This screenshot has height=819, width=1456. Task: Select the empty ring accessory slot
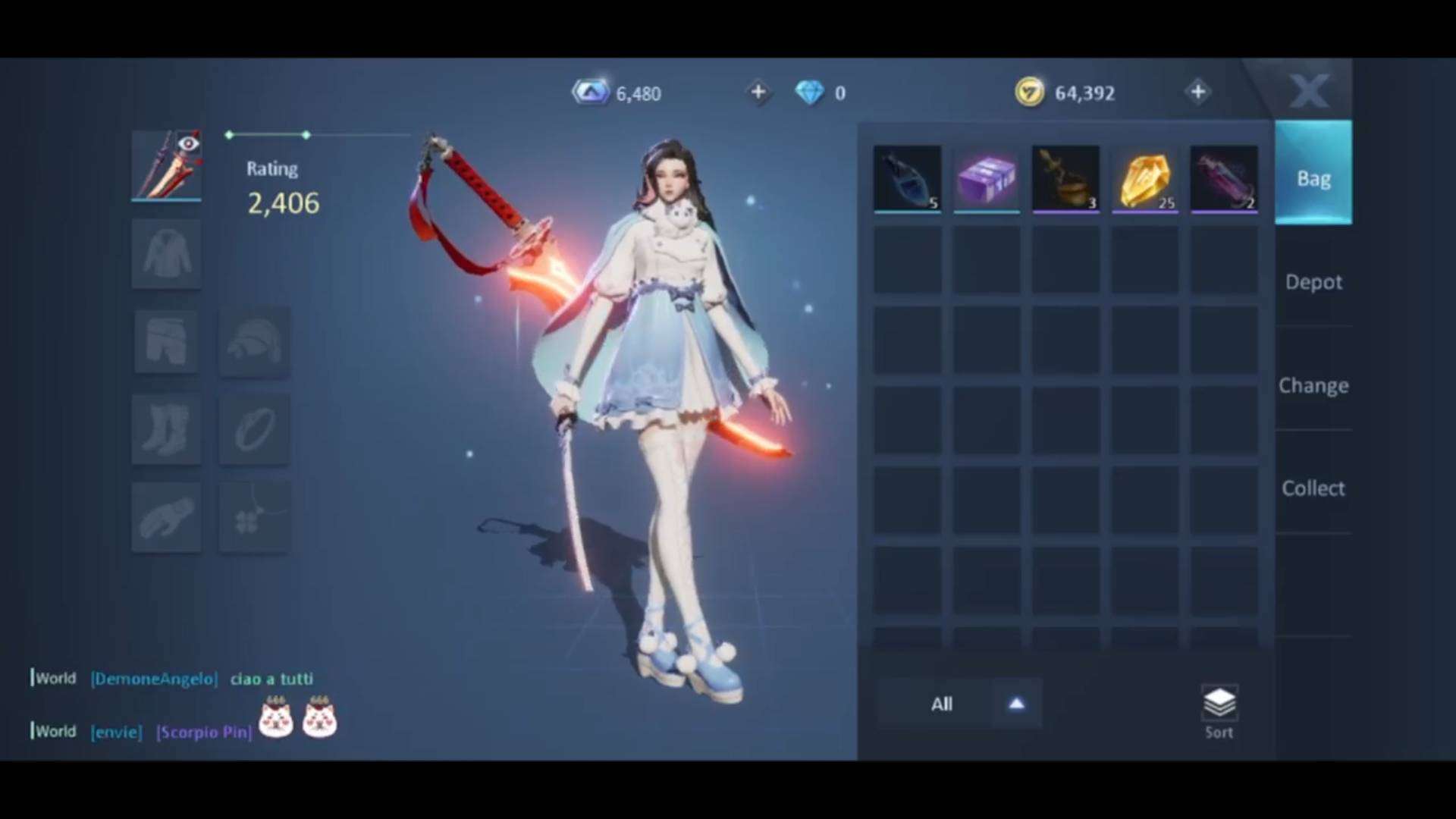click(254, 428)
